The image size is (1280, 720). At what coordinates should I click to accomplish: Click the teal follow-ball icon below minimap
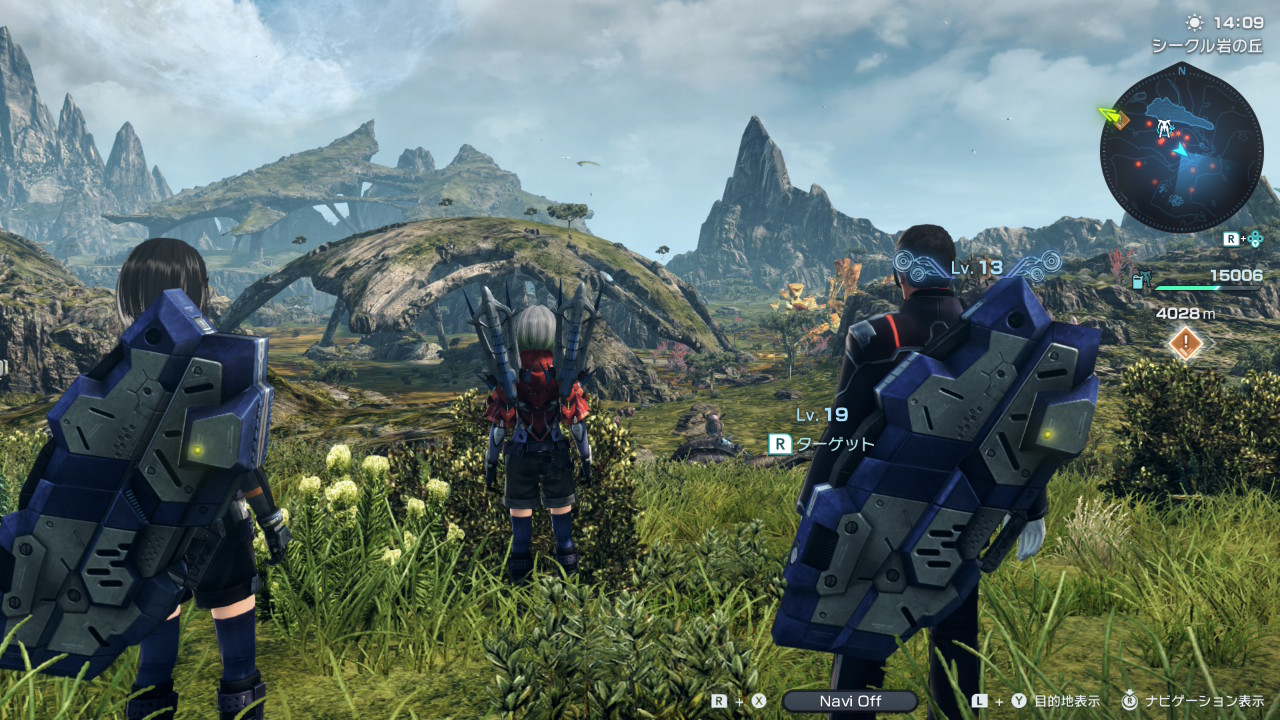pyautogui.click(x=1256, y=239)
